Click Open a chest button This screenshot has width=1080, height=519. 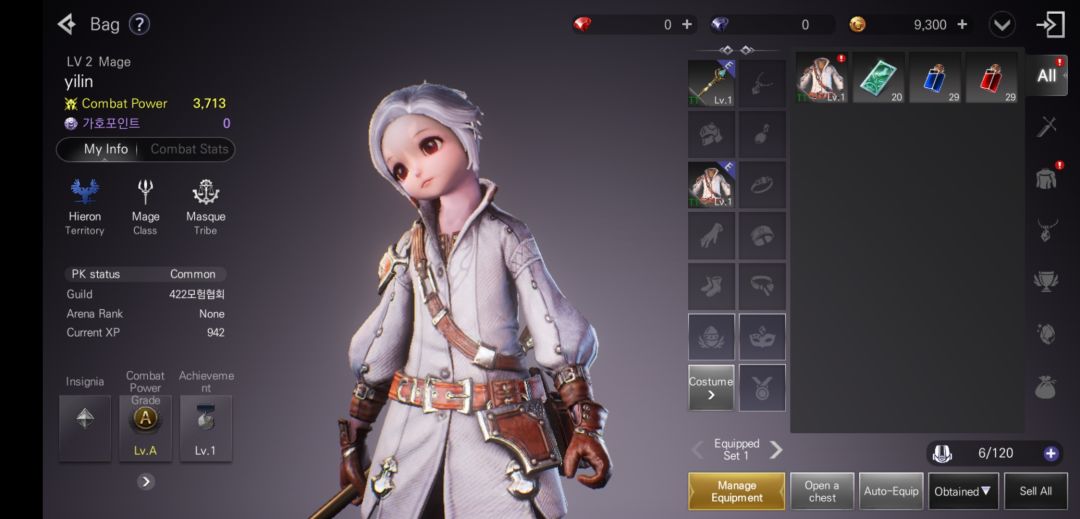tap(822, 491)
